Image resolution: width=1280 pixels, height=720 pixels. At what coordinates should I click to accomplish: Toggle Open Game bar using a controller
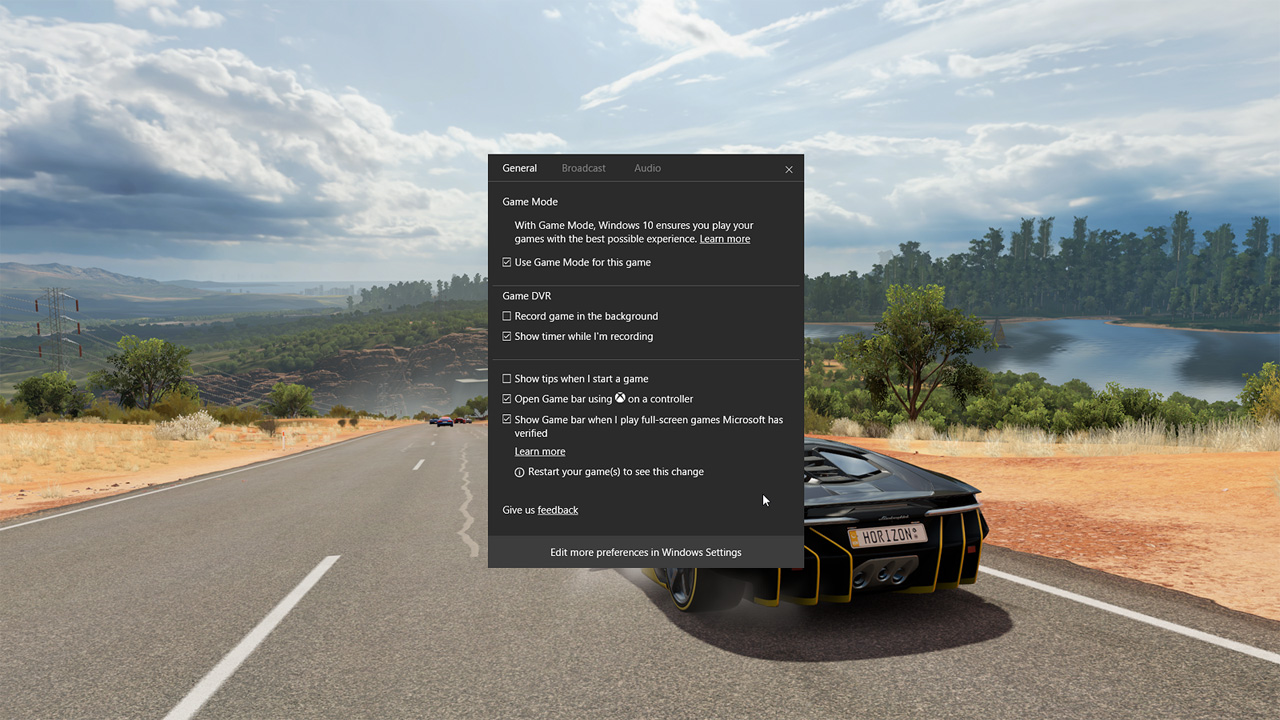coord(507,399)
